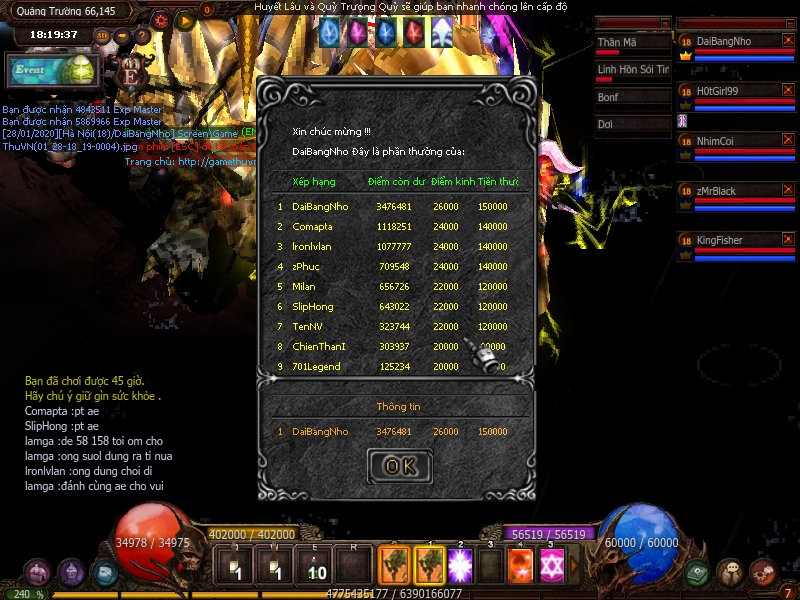Open the E crest emblem menu
800x600 pixels.
coord(131,71)
